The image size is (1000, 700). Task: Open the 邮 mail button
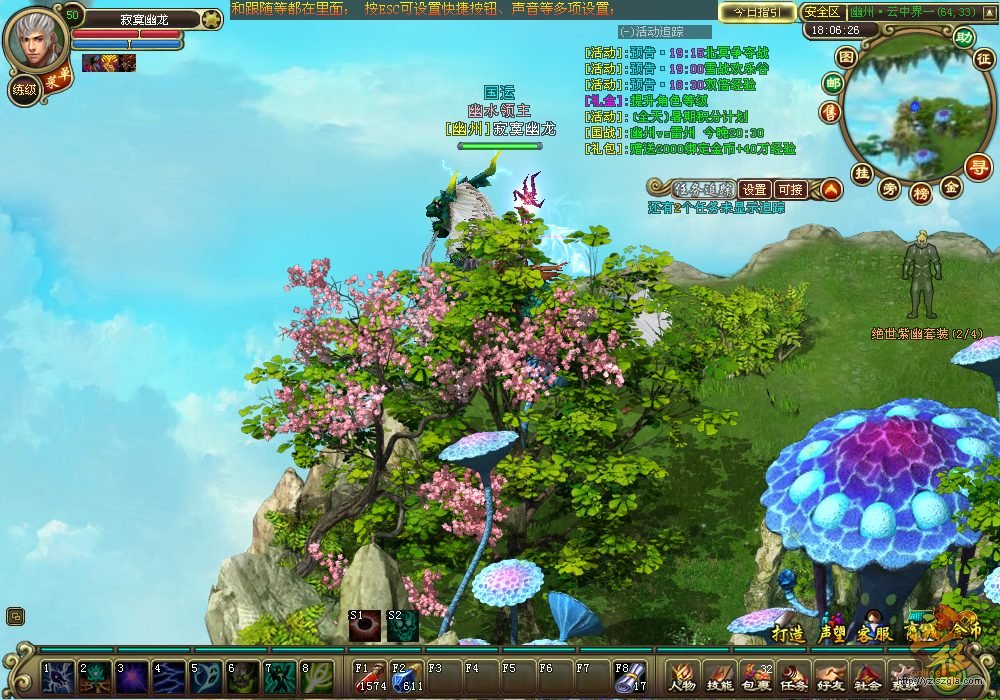832,84
